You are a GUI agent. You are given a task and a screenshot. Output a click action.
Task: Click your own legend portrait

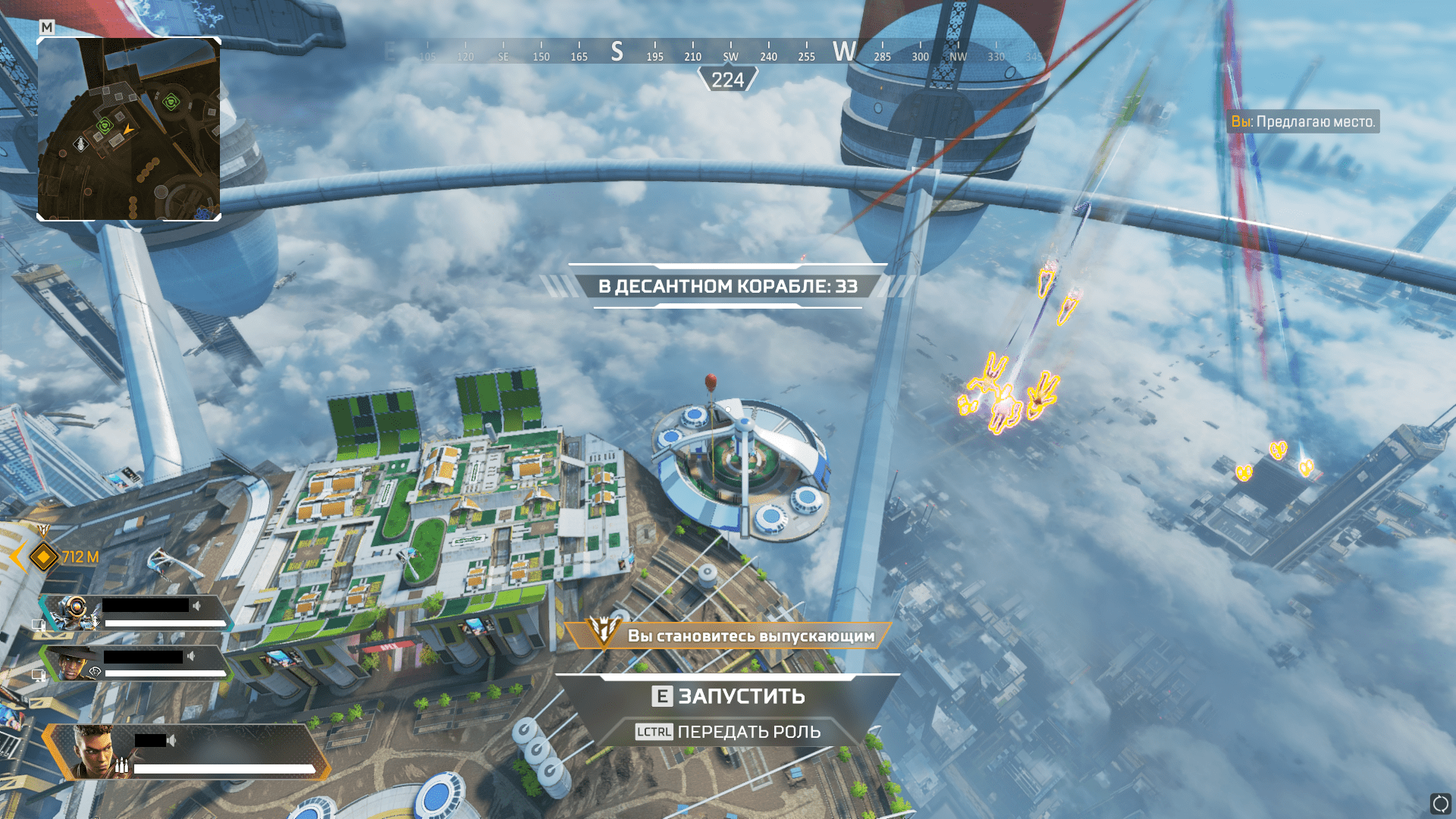coord(94,751)
